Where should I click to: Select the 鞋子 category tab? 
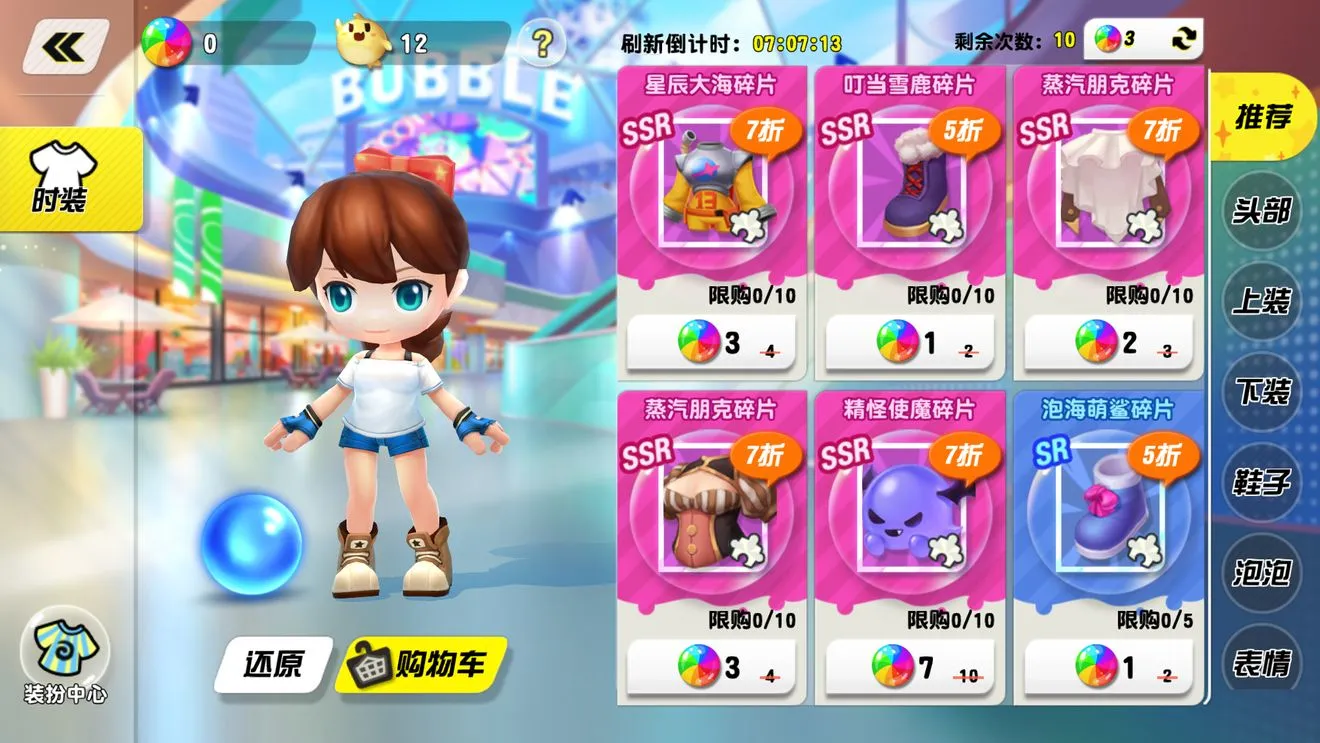1262,484
